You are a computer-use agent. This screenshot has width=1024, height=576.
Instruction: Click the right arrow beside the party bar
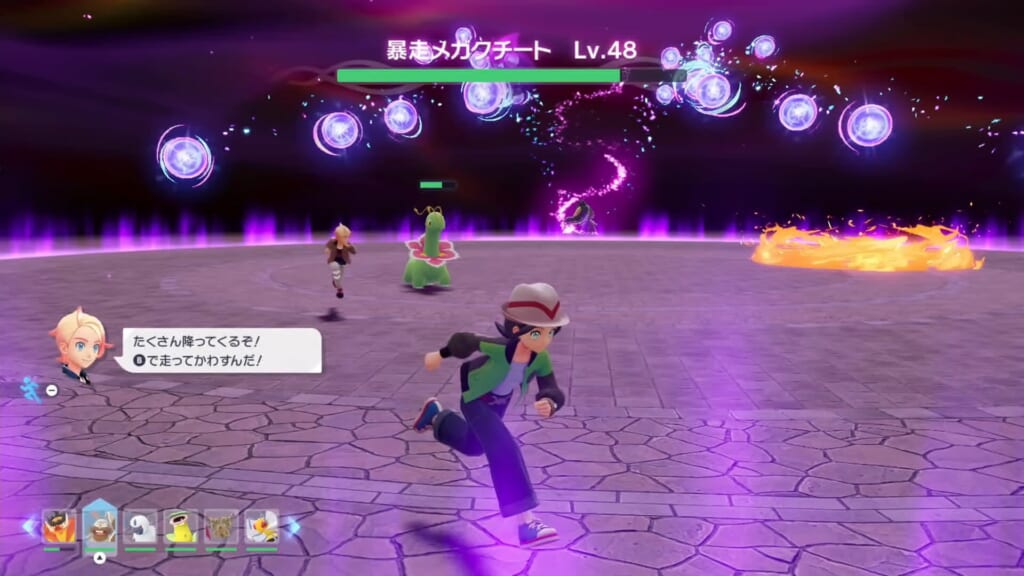(x=293, y=526)
